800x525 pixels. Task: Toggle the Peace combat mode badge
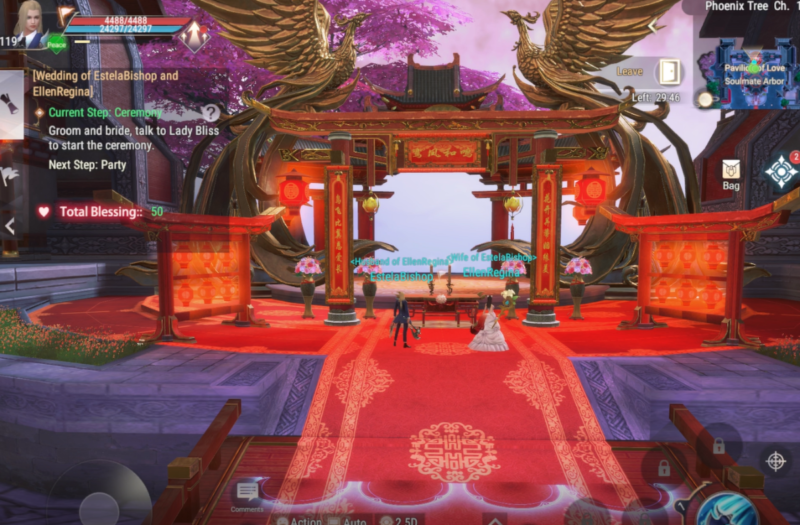(57, 44)
